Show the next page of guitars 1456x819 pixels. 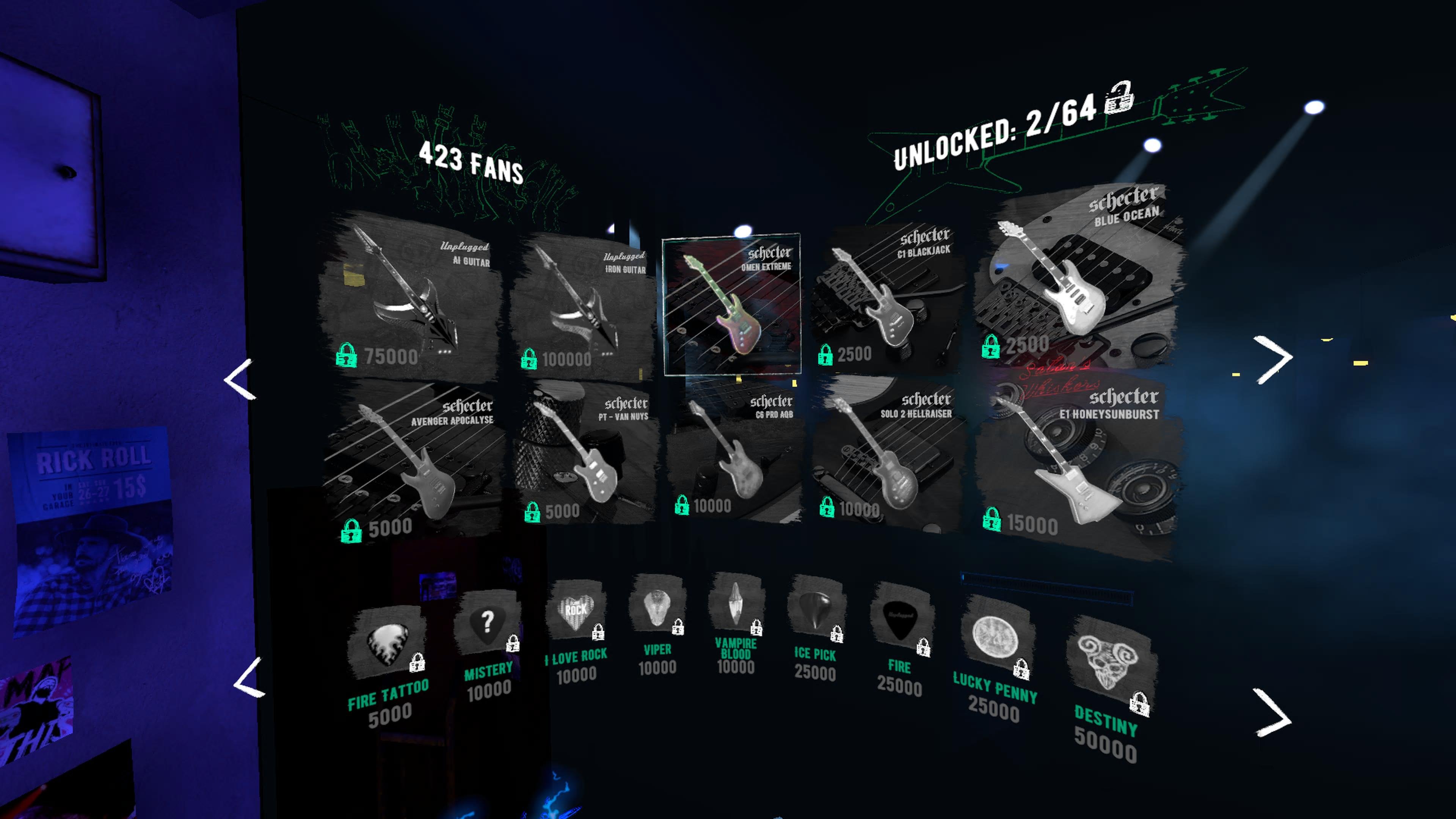pyautogui.click(x=1272, y=359)
